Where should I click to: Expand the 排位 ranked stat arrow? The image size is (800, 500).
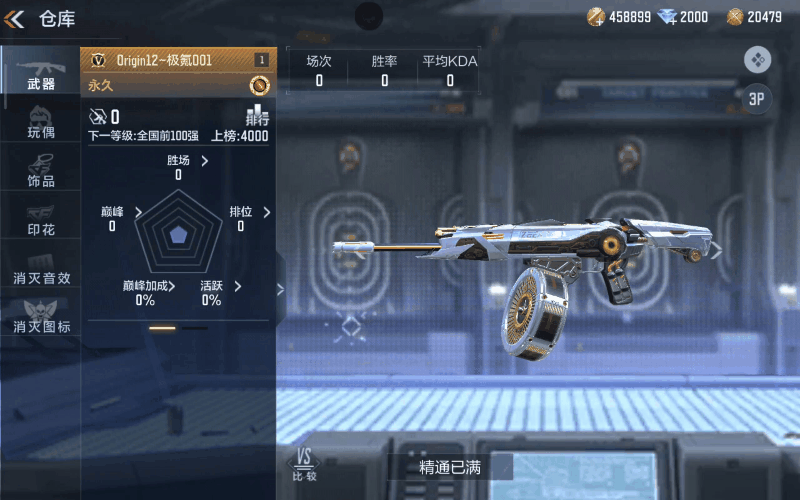(267, 212)
